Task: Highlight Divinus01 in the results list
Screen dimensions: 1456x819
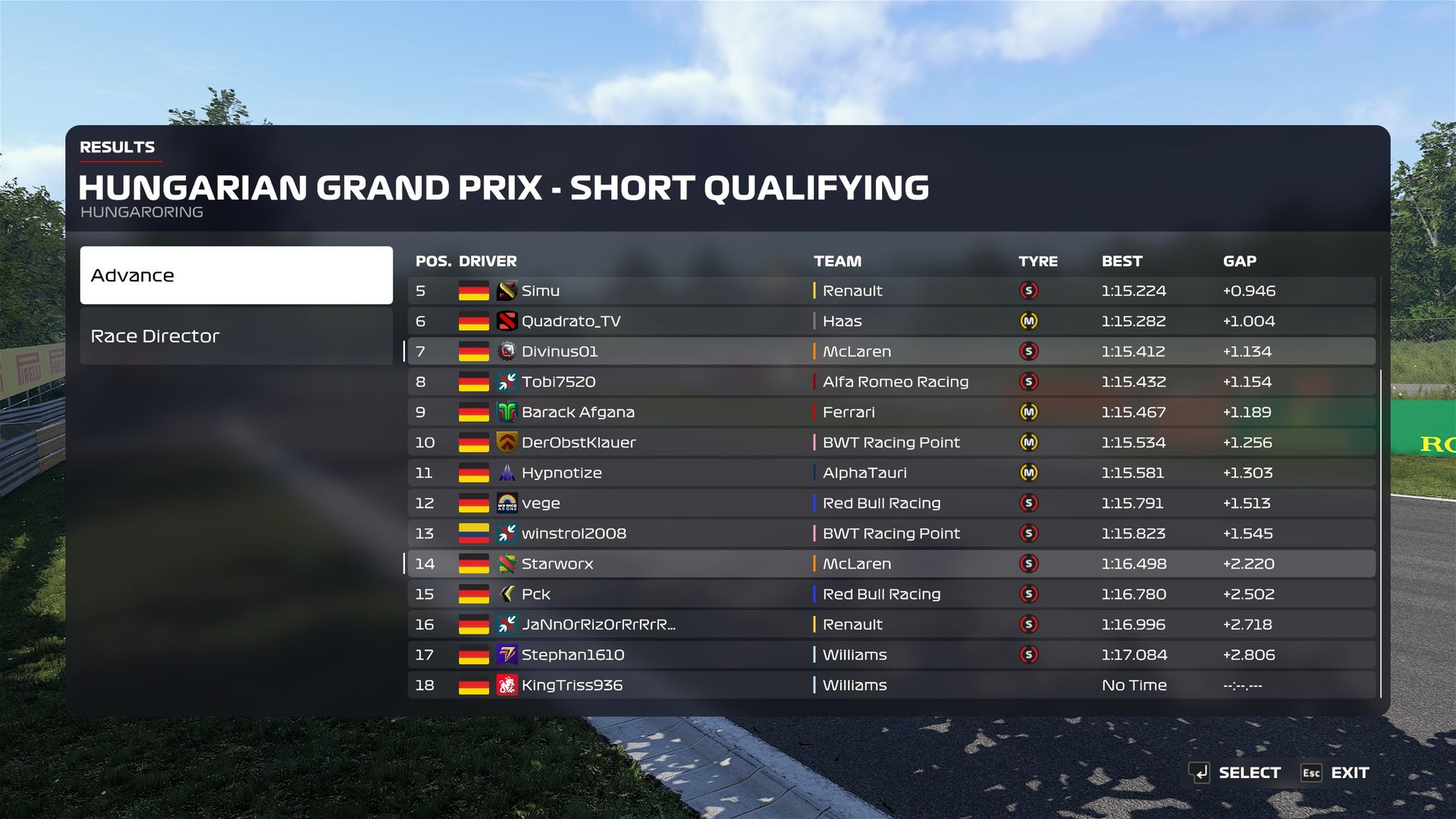Action: (891, 351)
